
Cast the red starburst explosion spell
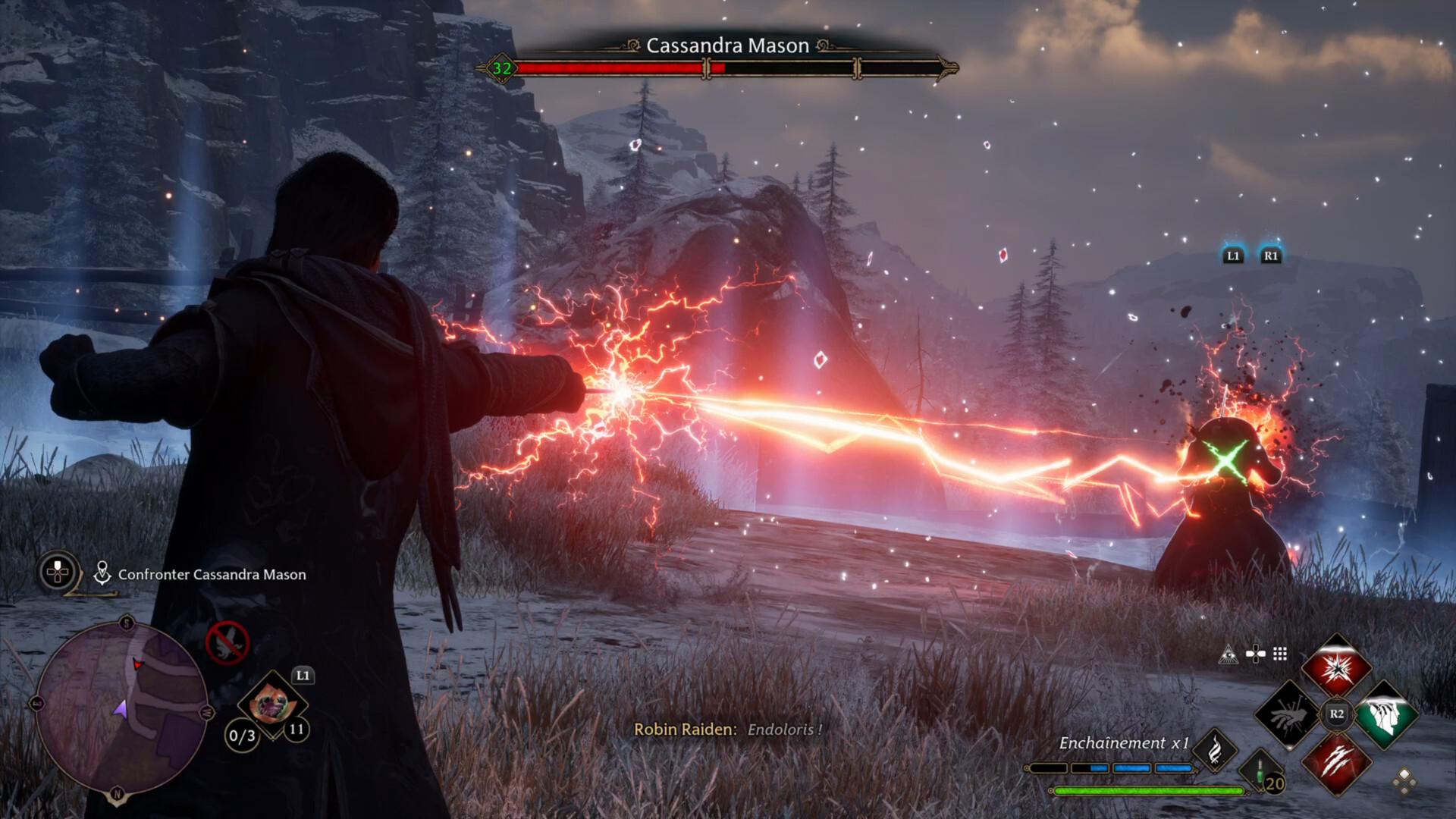pos(1336,669)
